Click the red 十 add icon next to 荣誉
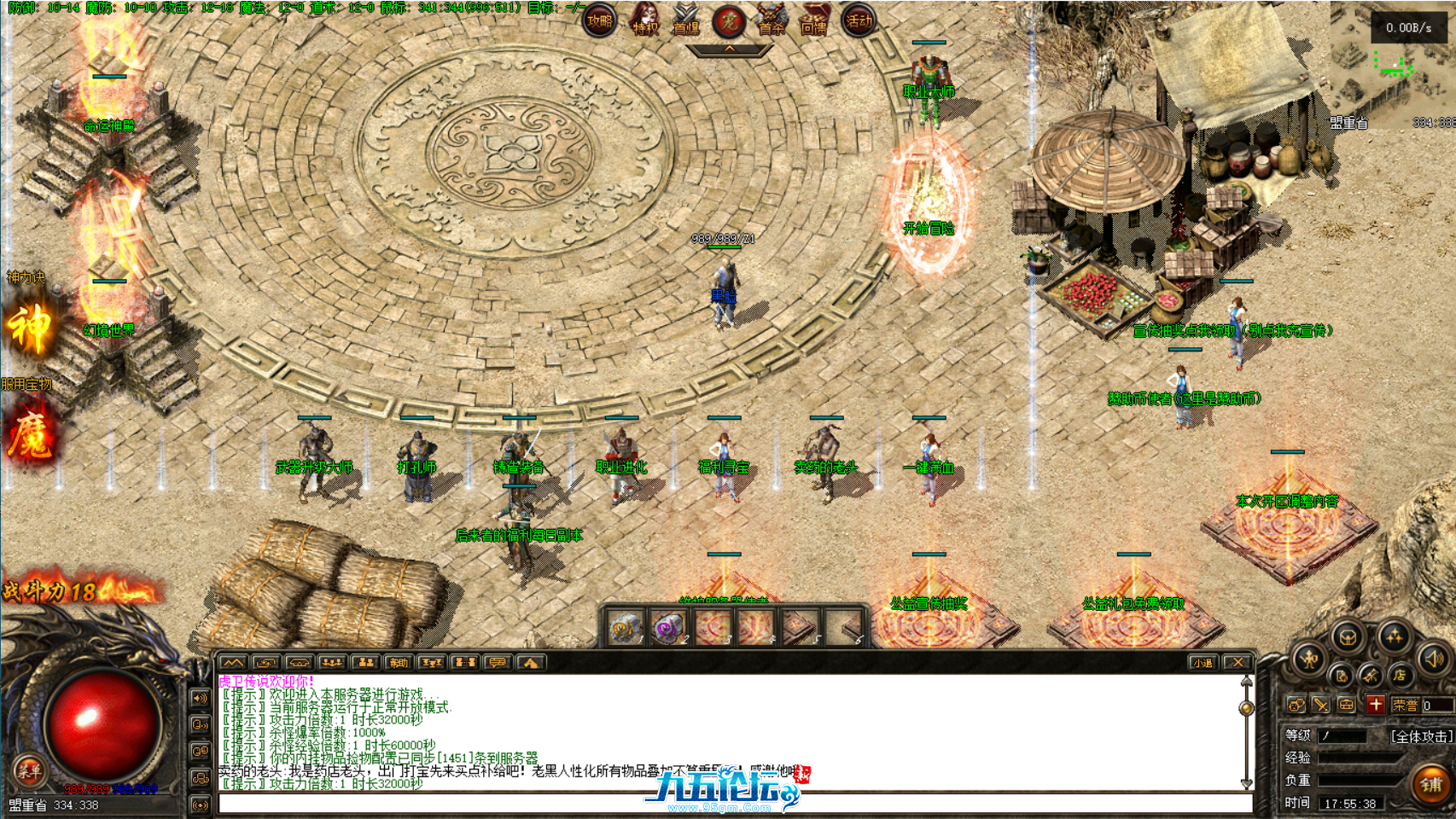The width and height of the screenshot is (1456, 819). (1376, 705)
